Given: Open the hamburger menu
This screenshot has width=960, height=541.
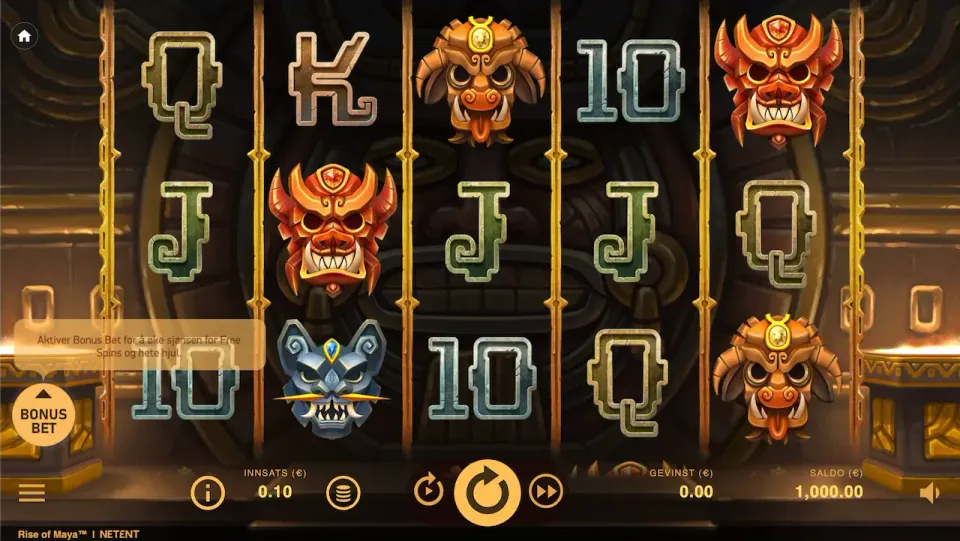Looking at the screenshot, I should coord(32,492).
